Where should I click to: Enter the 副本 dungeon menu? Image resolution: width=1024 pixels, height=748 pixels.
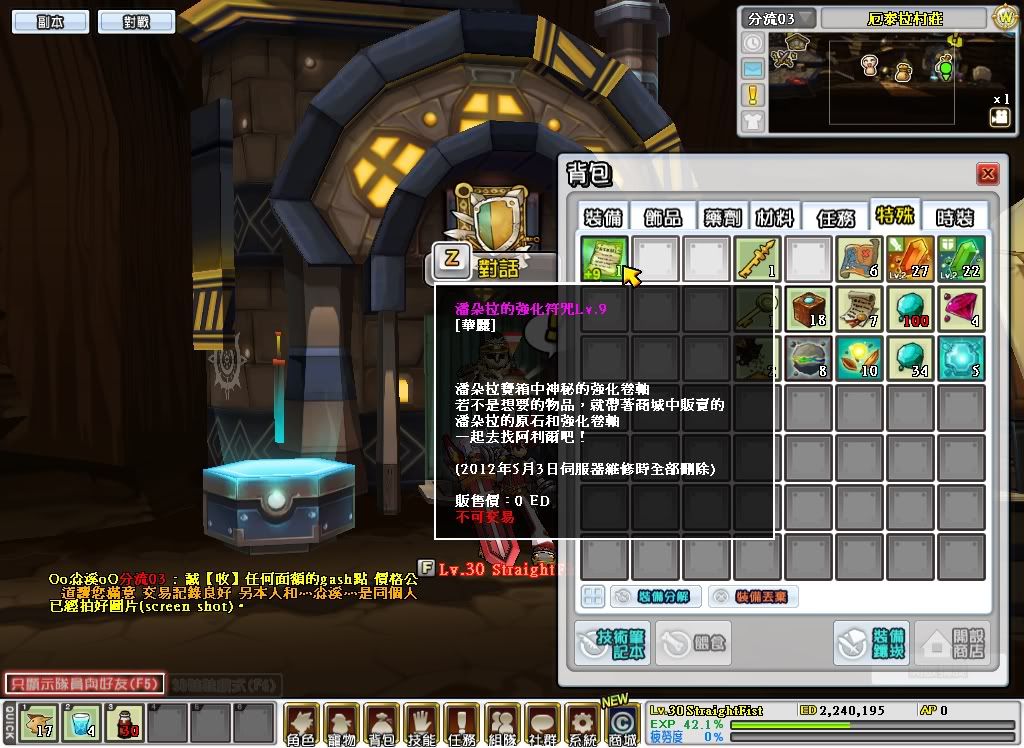50,21
